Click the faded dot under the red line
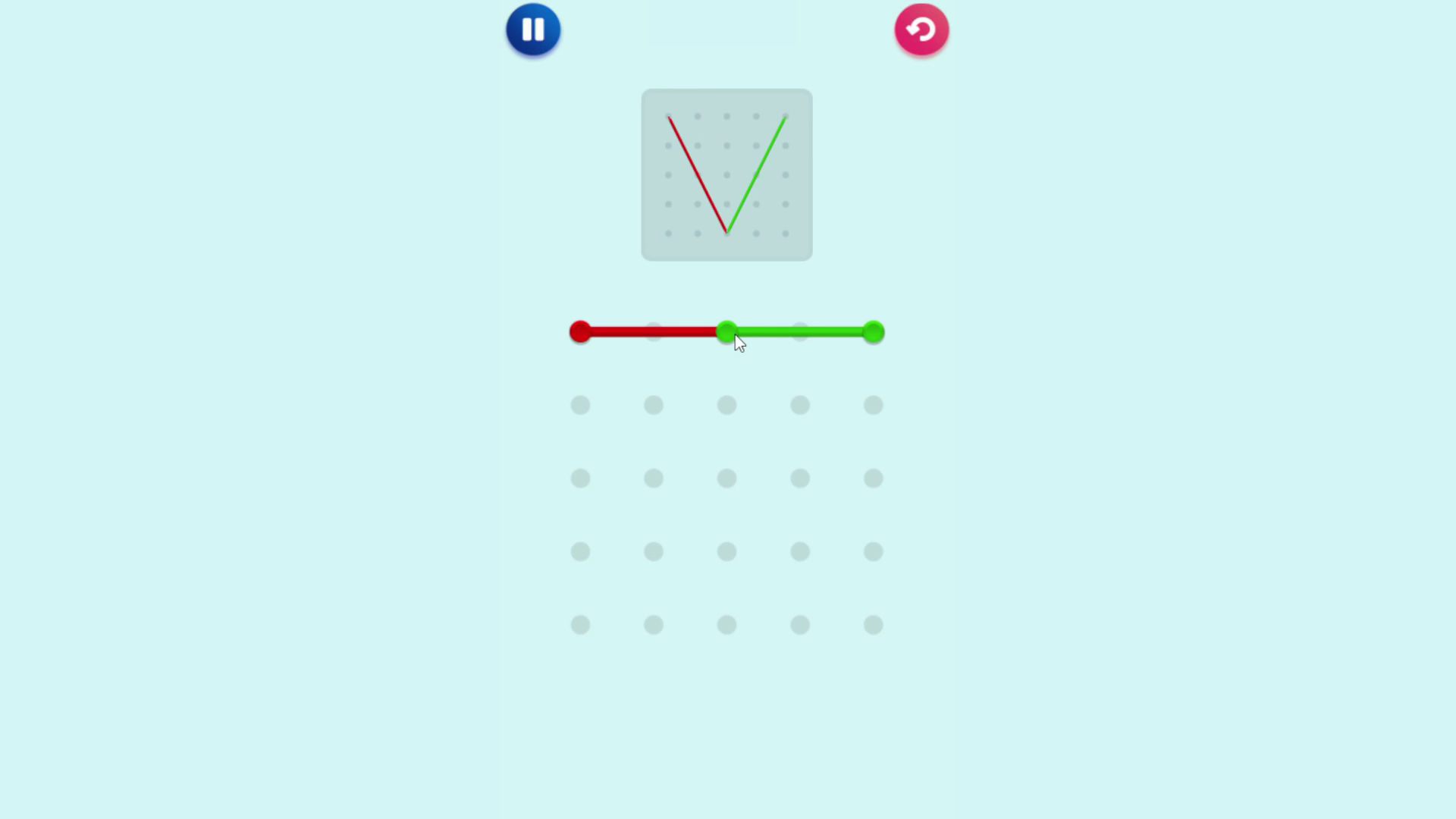 coord(654,331)
